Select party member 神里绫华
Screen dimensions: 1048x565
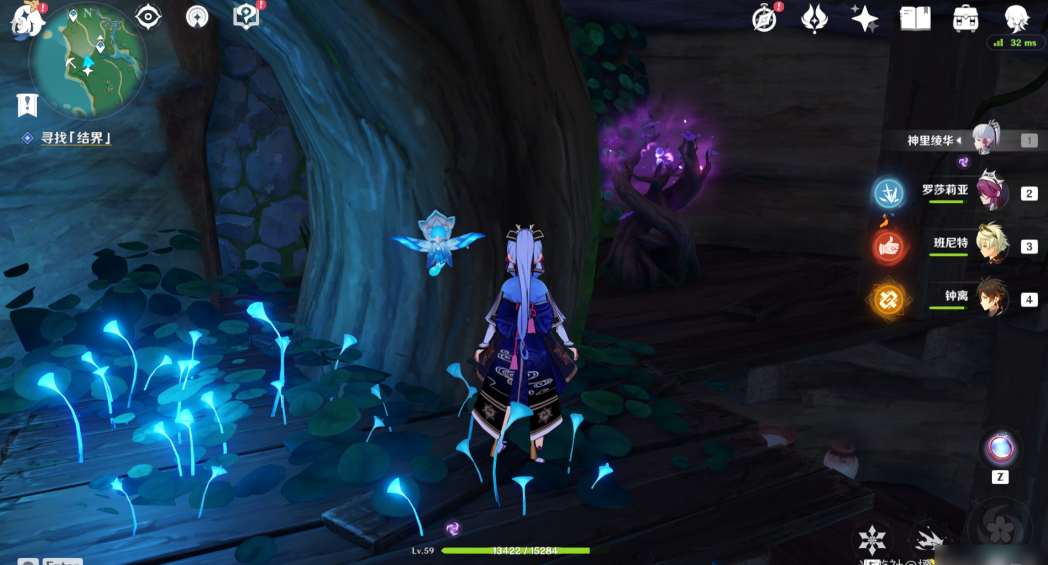coord(985,140)
